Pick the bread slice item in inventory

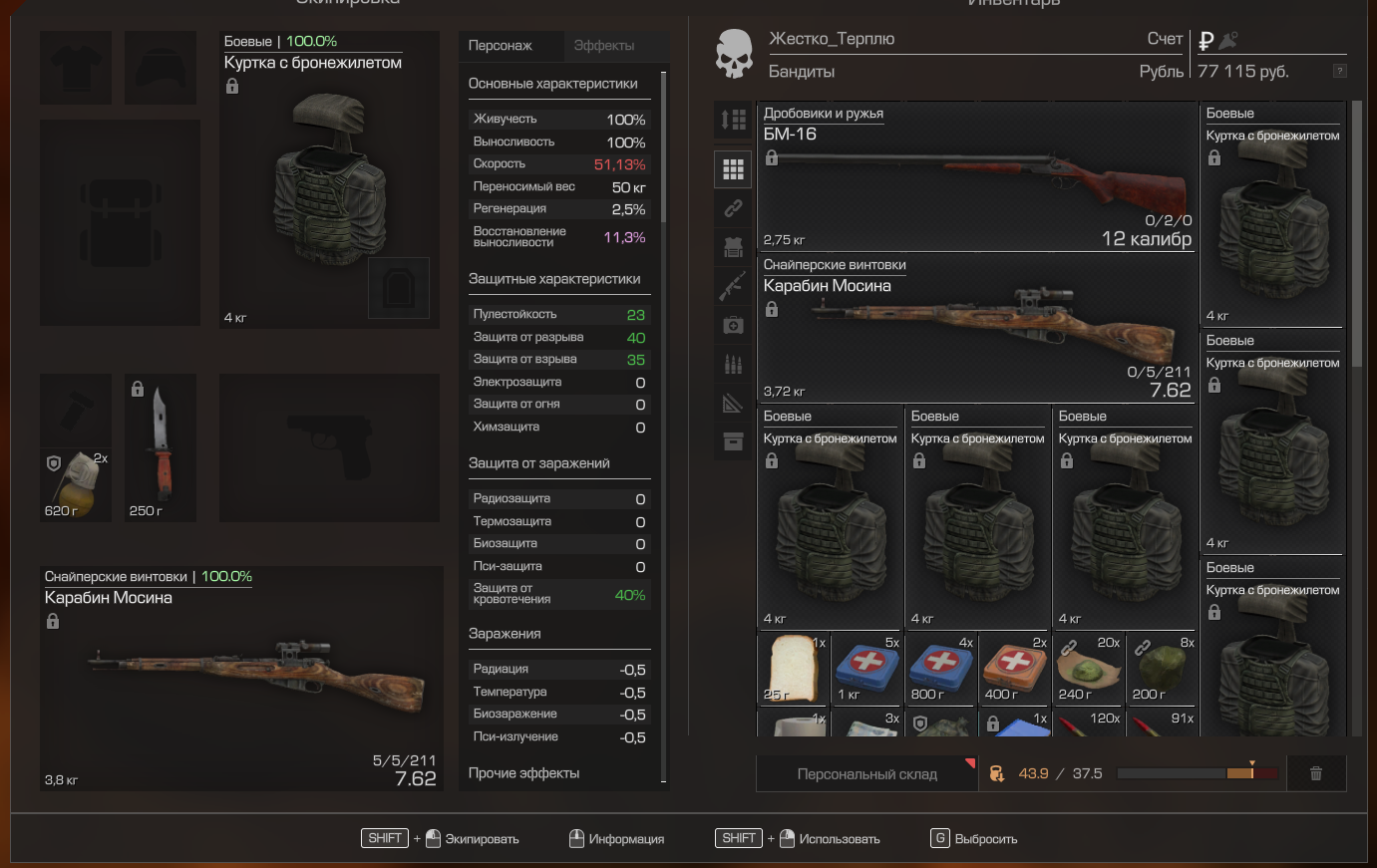[x=793, y=668]
